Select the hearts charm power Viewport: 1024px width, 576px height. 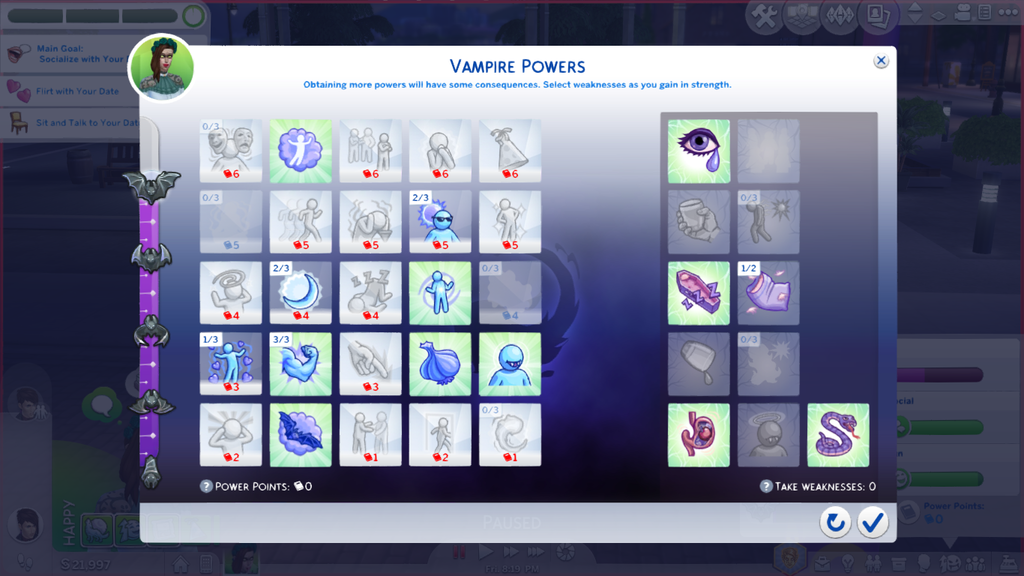230,364
